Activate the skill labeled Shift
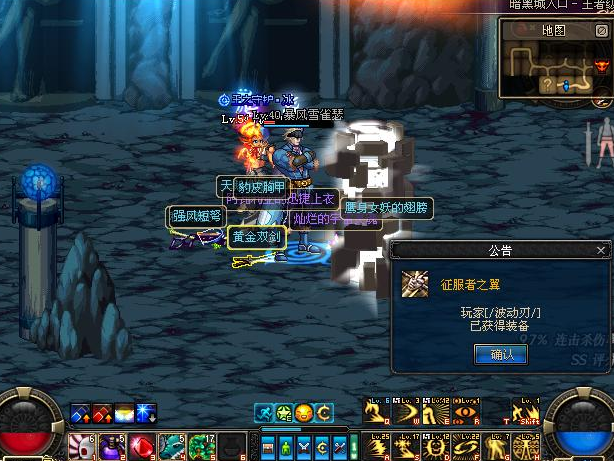 526,413
